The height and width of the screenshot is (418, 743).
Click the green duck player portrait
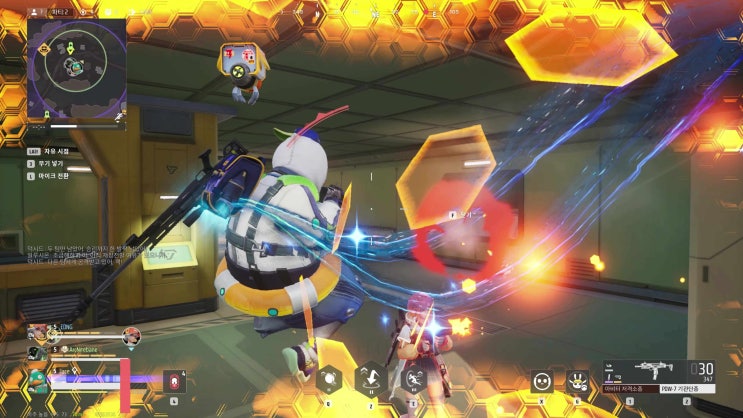coord(37,379)
